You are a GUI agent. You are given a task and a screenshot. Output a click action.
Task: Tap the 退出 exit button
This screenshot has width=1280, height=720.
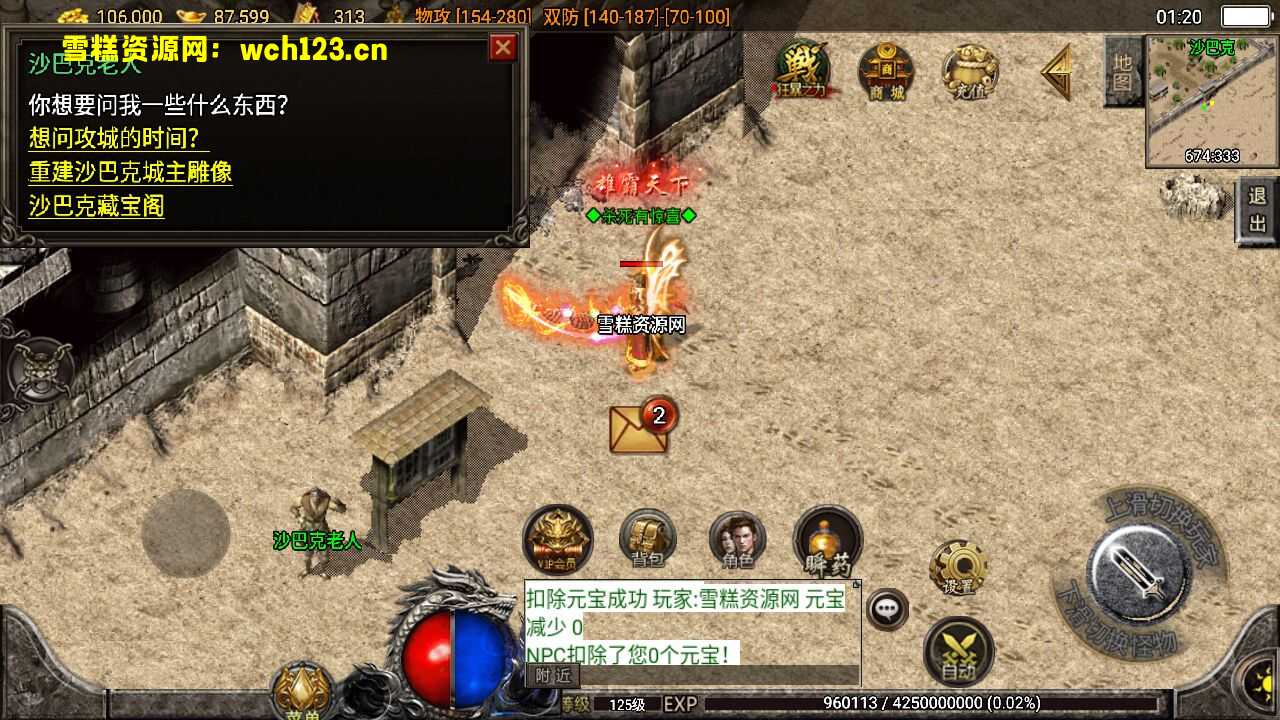point(1257,210)
